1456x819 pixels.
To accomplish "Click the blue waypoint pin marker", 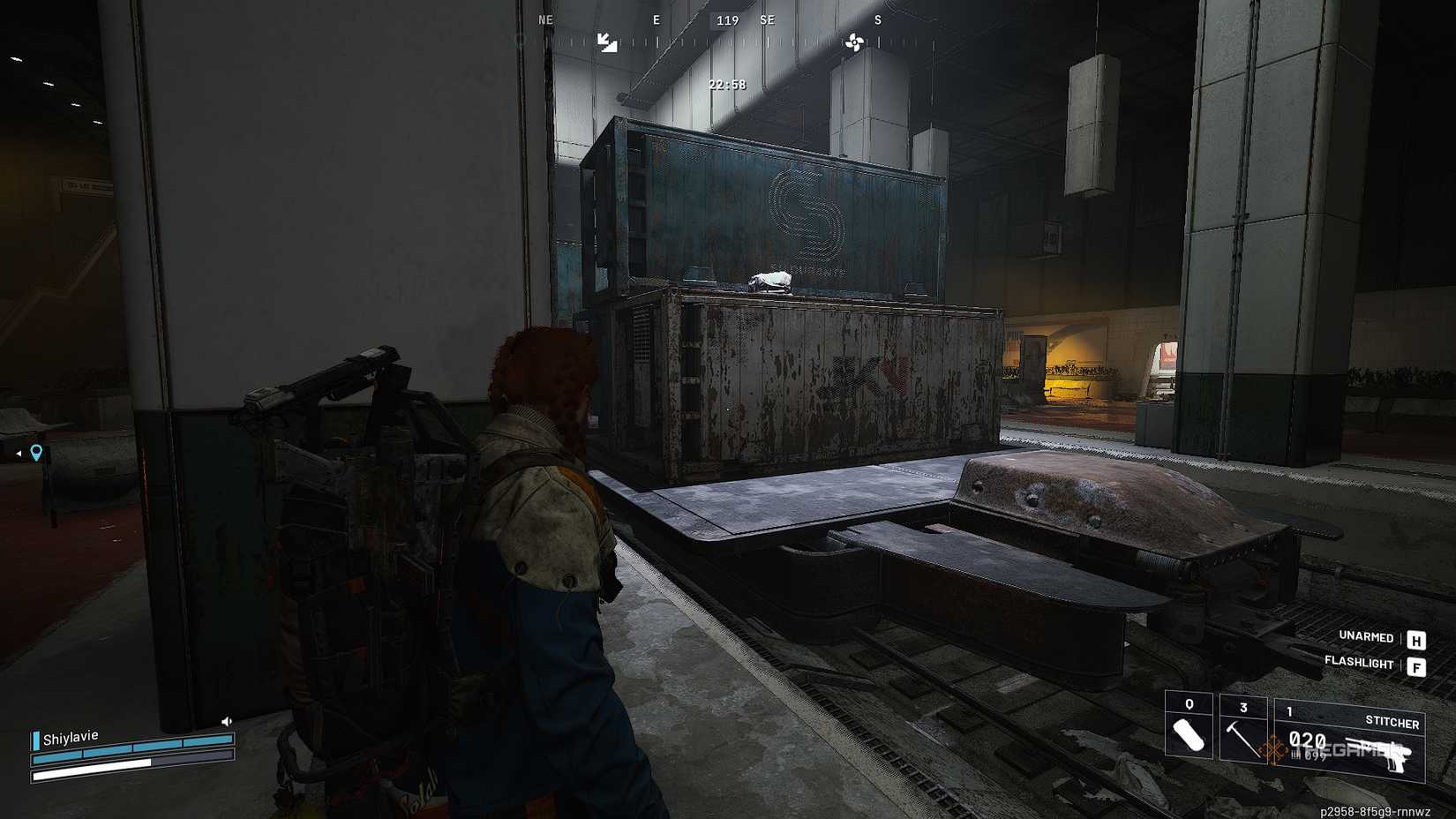I will (x=35, y=452).
